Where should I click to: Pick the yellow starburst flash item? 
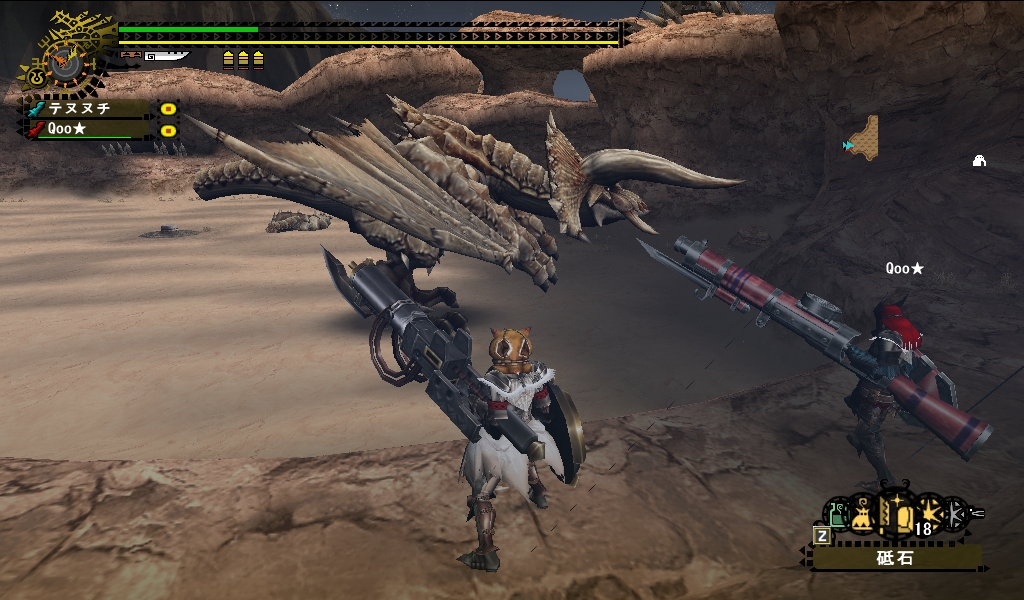point(930,514)
